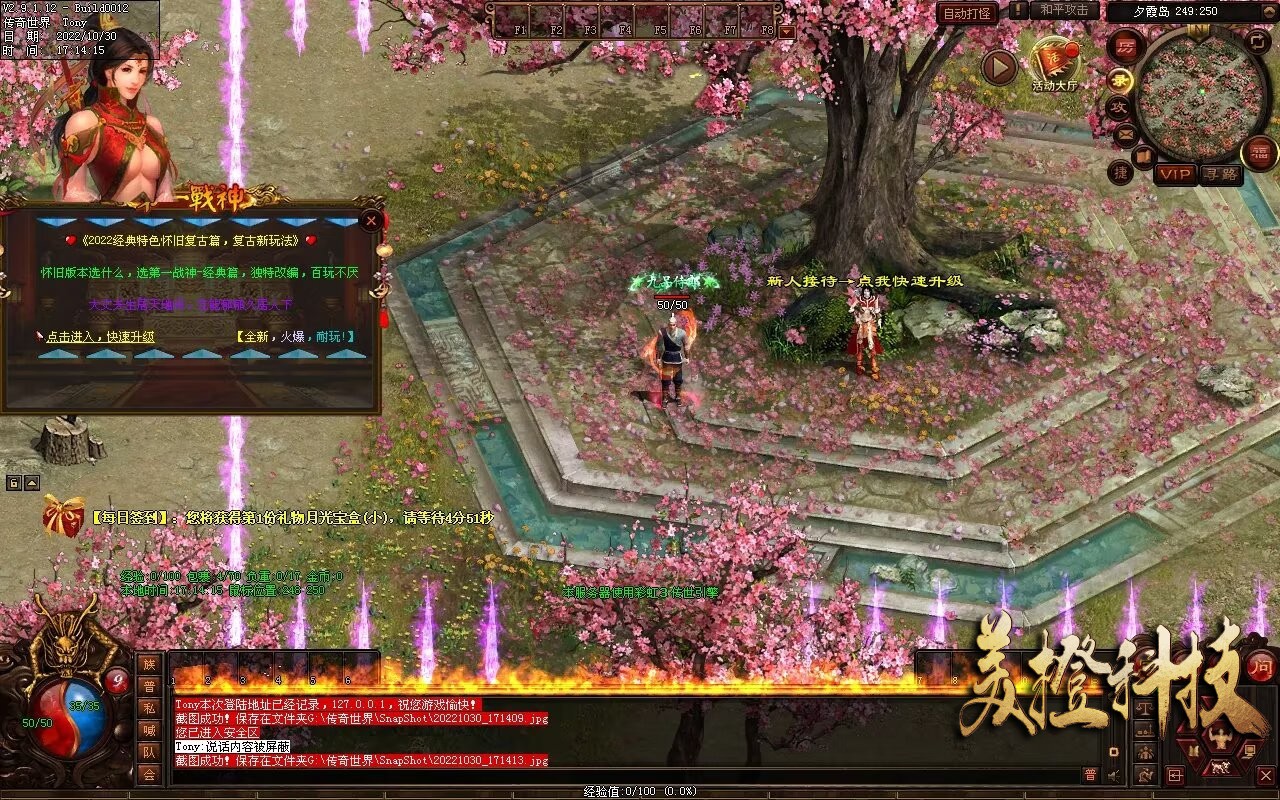Switch to the 队 team chat tab
1280x800 pixels.
coord(148,753)
